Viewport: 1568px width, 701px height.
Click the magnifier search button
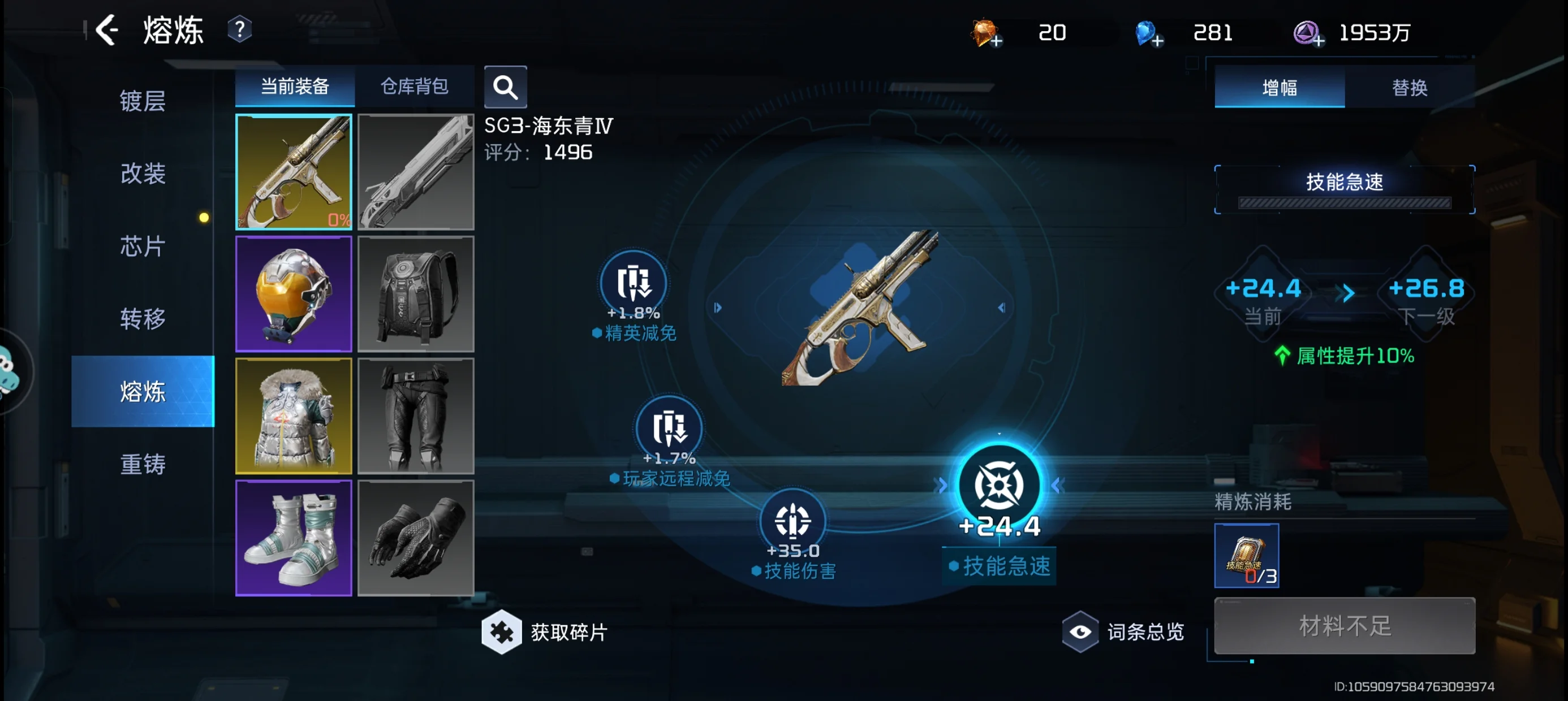(x=505, y=88)
